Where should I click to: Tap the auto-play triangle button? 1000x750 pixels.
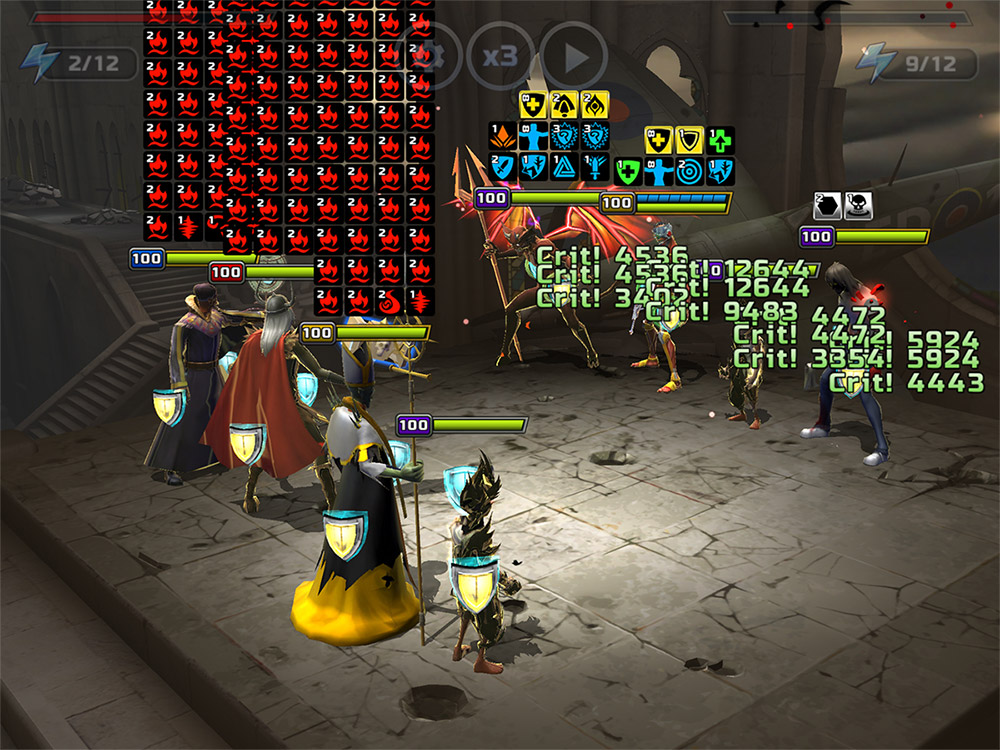coord(574,56)
